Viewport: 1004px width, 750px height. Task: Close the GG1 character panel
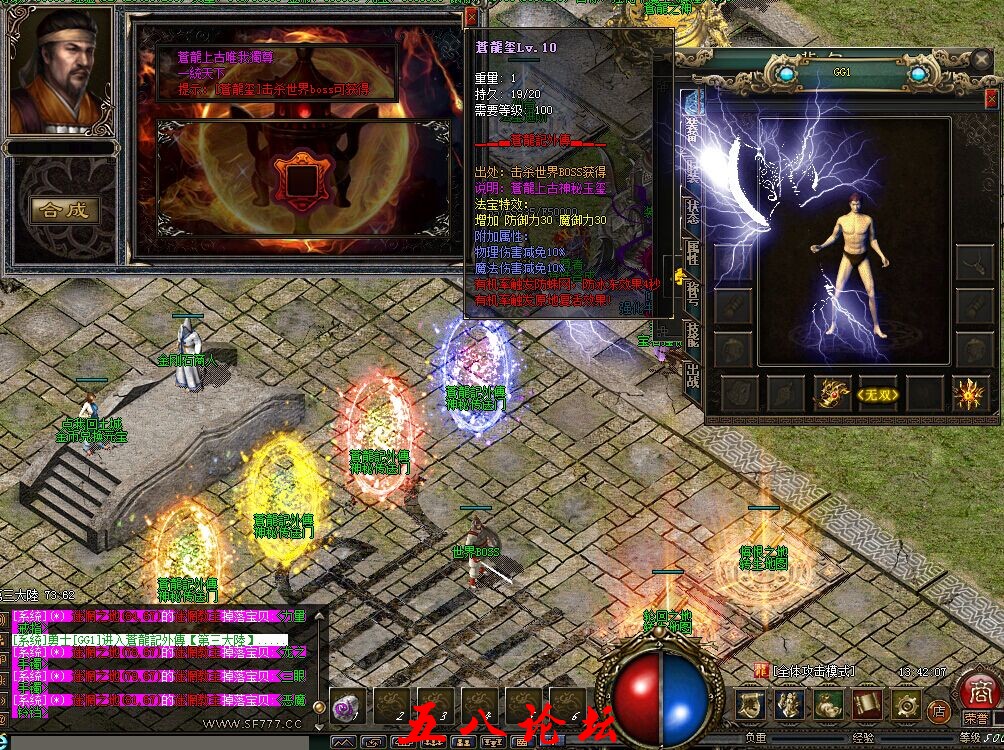pyautogui.click(x=990, y=99)
